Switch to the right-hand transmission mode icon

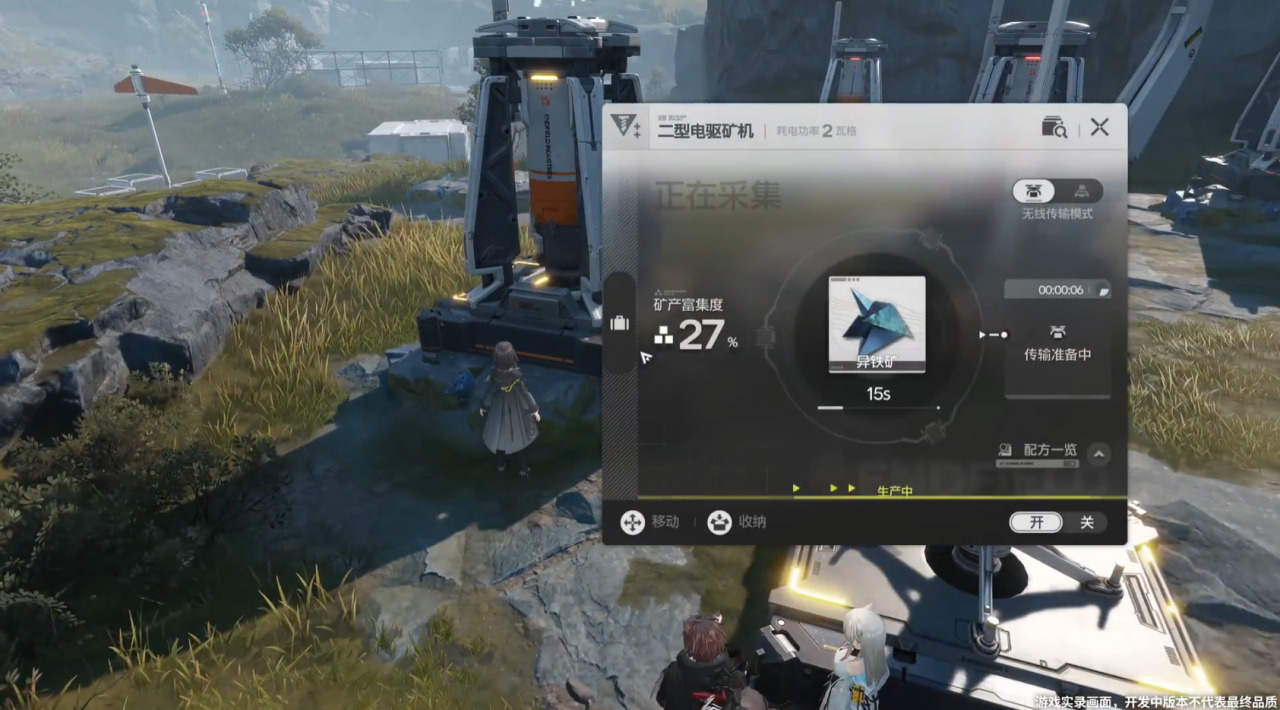(x=1081, y=191)
